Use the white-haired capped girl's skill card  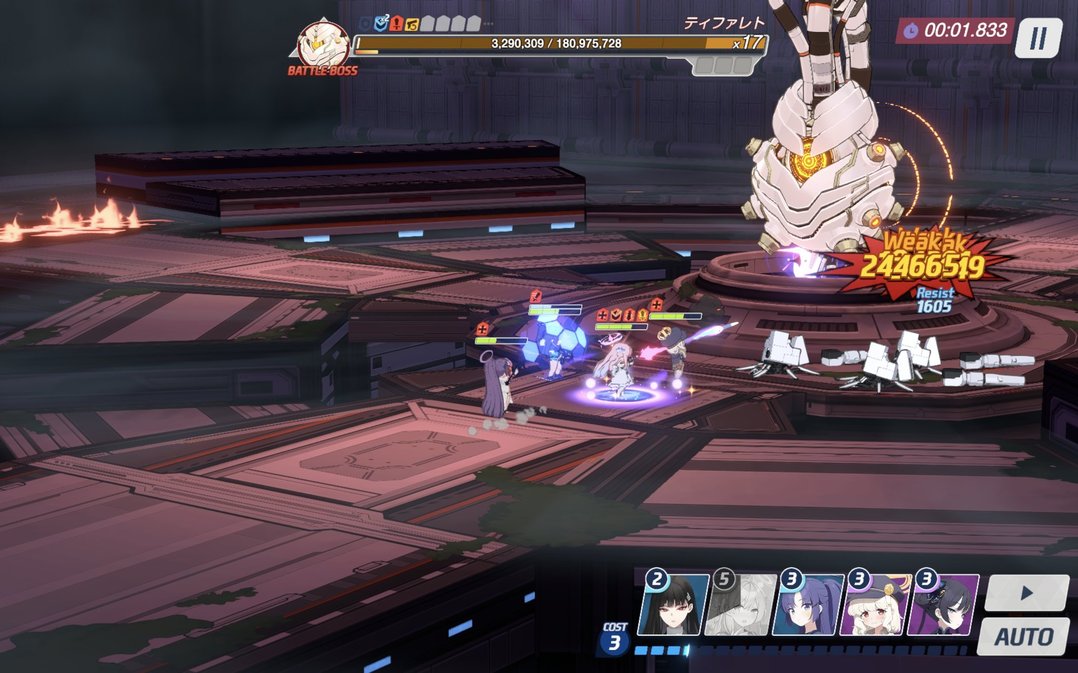point(875,605)
